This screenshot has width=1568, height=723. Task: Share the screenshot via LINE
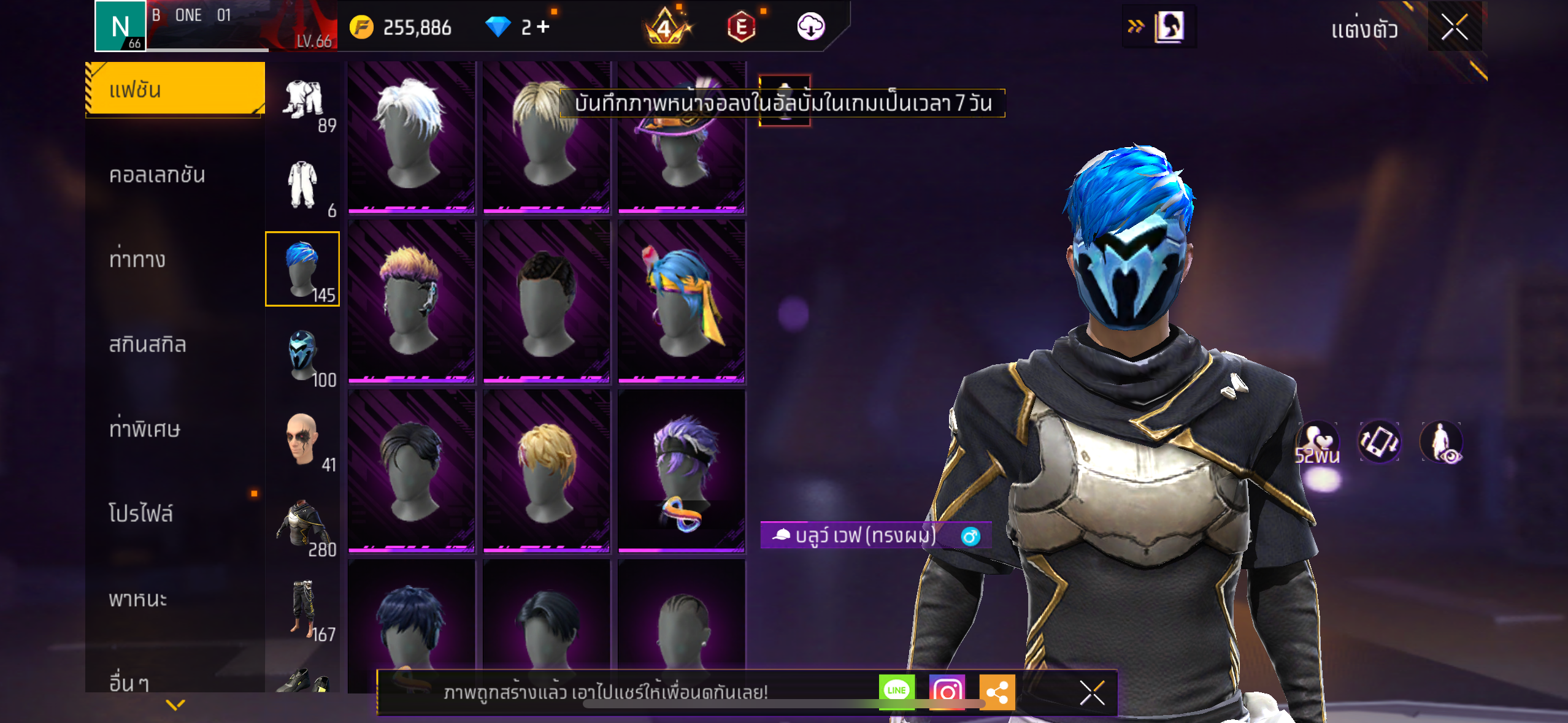(896, 691)
